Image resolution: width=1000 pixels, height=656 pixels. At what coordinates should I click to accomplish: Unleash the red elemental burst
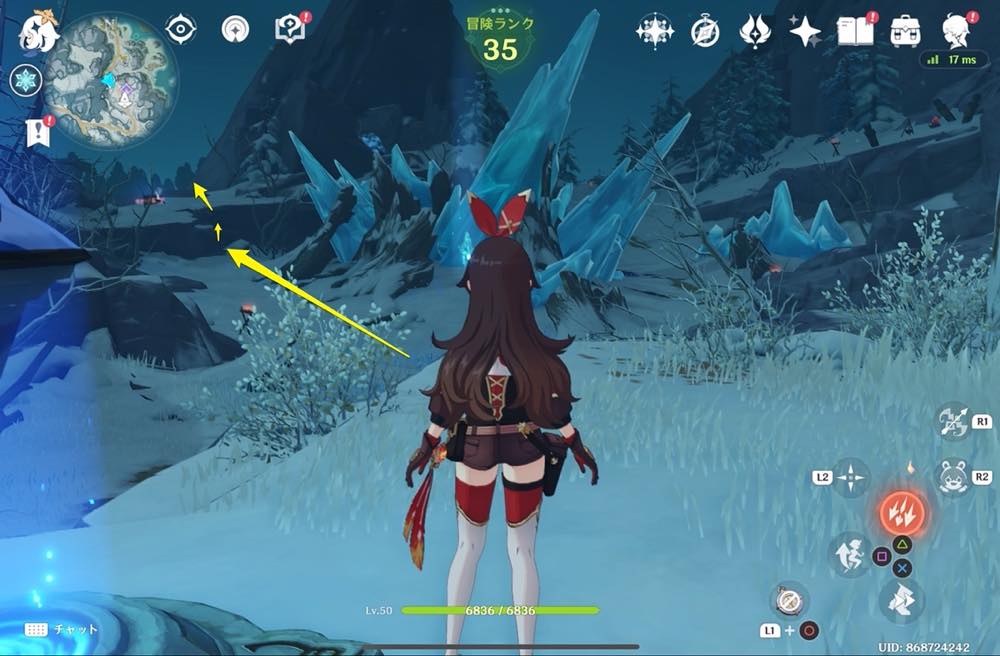(x=902, y=514)
